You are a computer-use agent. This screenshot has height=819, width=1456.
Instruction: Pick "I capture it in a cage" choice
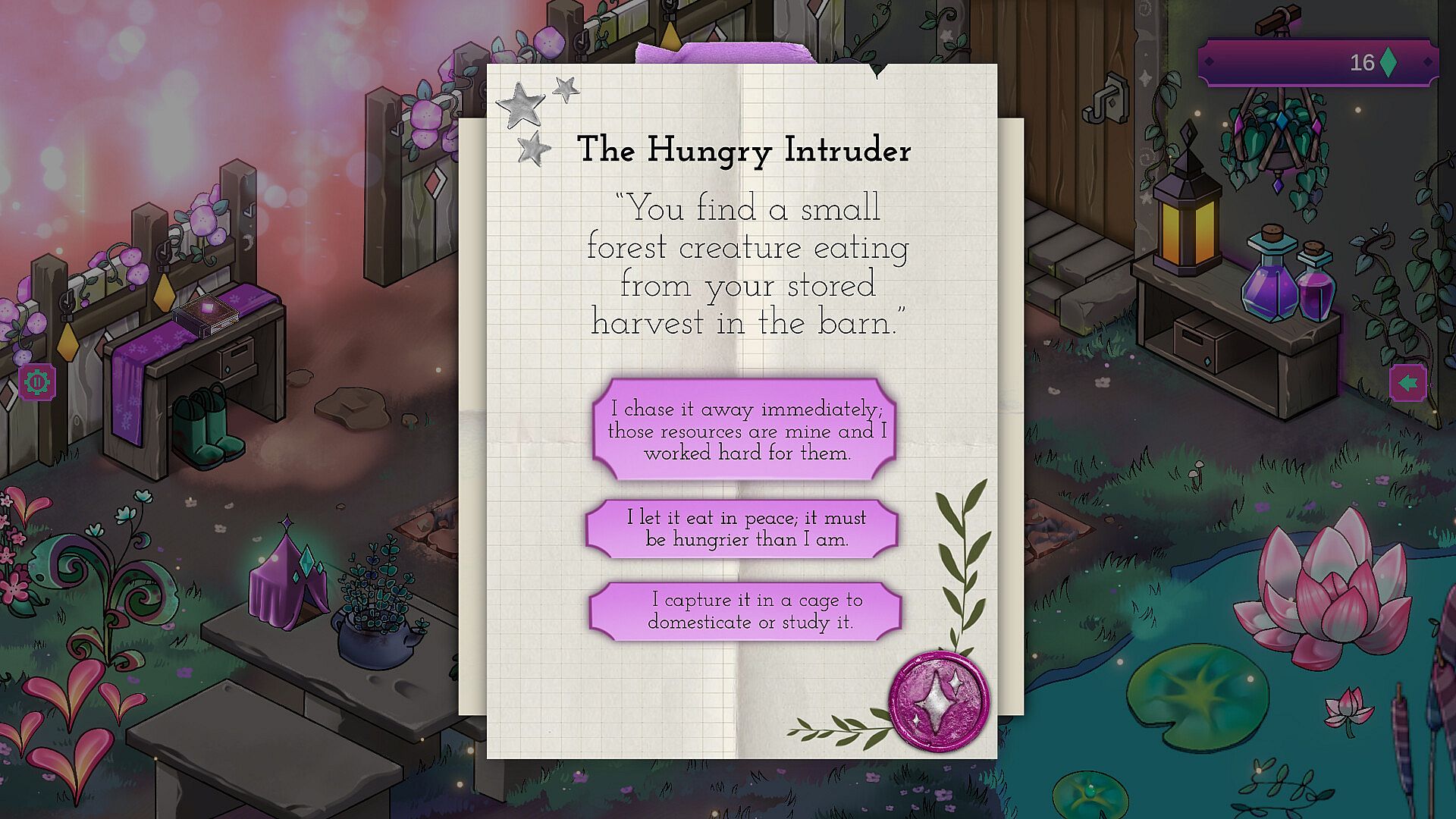(x=745, y=610)
